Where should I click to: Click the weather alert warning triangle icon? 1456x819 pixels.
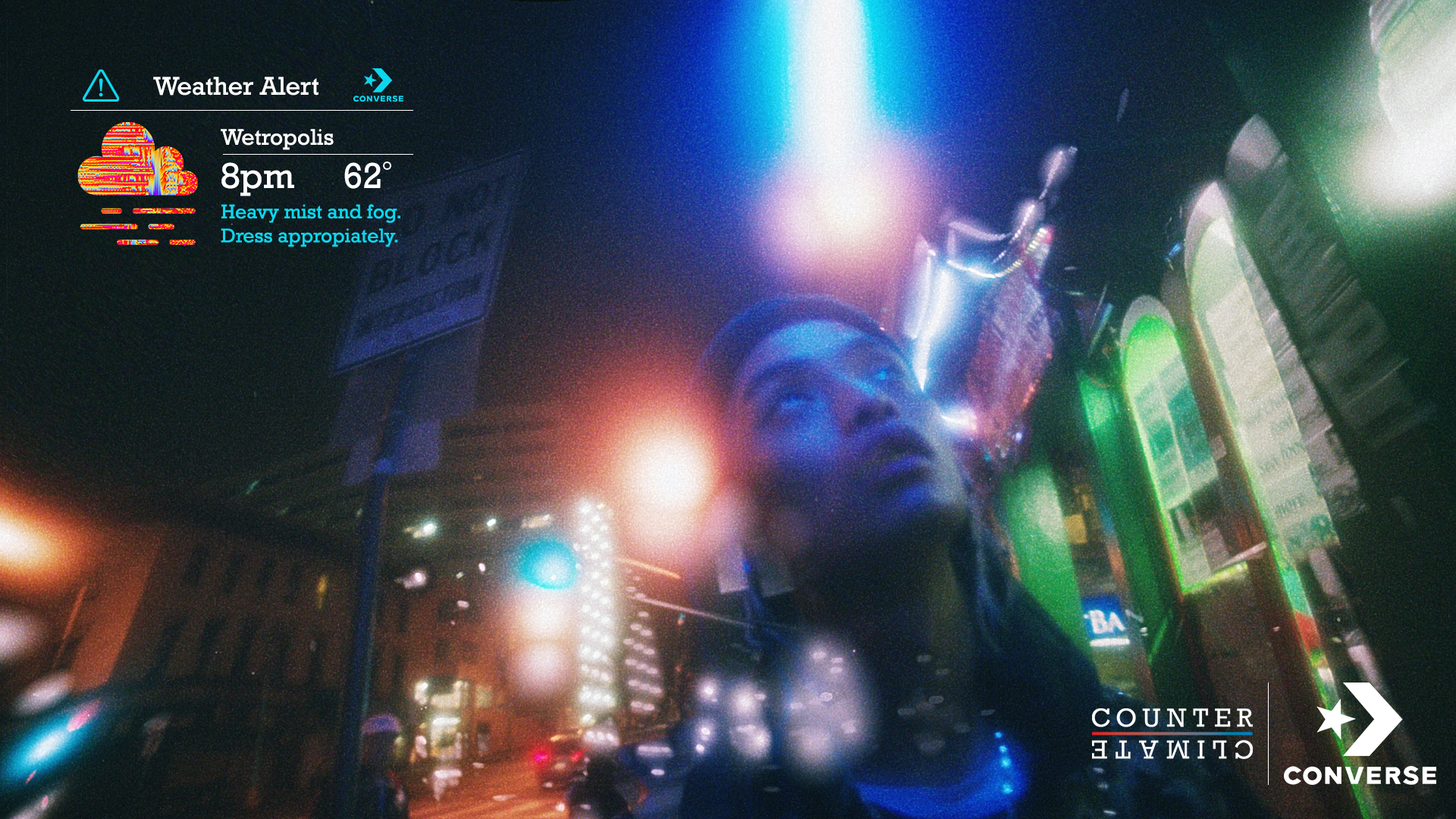click(x=101, y=86)
